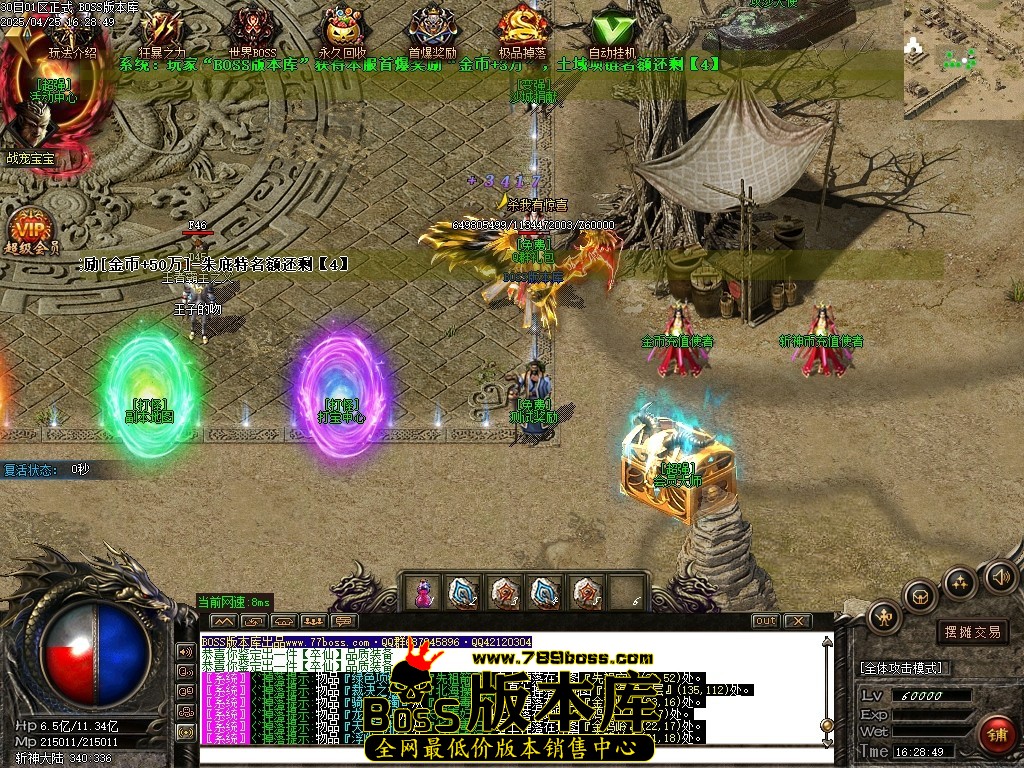Open the round red 铺 shop button
1024x768 pixels.
(996, 734)
